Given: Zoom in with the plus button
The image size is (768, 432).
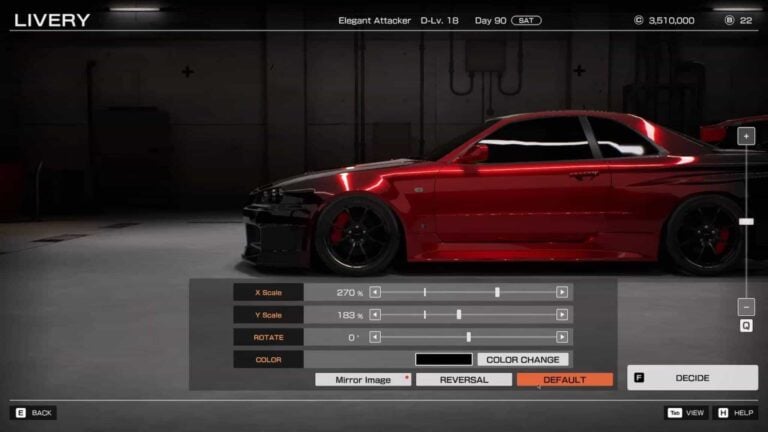Looking at the screenshot, I should (746, 136).
